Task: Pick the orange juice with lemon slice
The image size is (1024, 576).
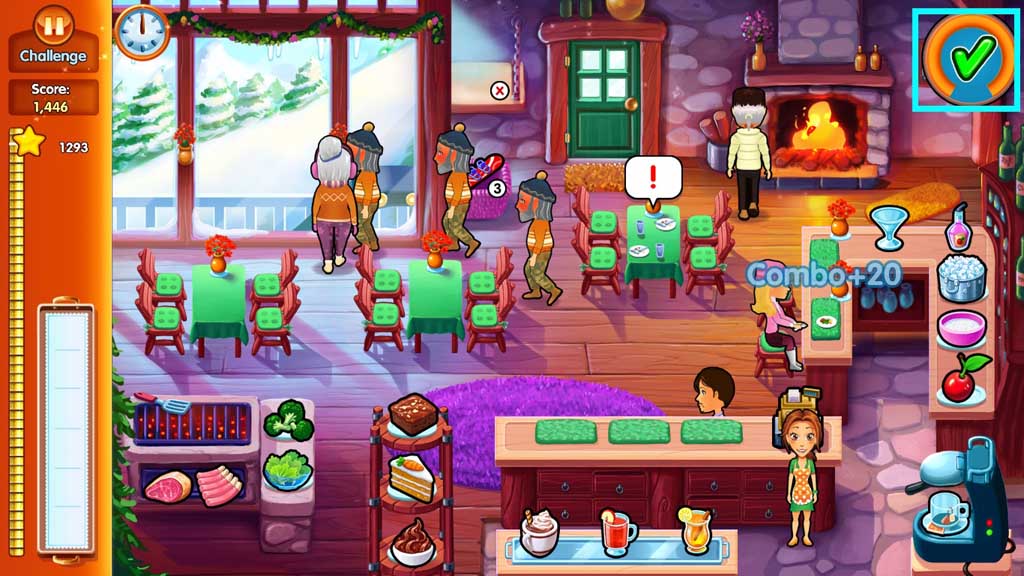Action: point(696,529)
